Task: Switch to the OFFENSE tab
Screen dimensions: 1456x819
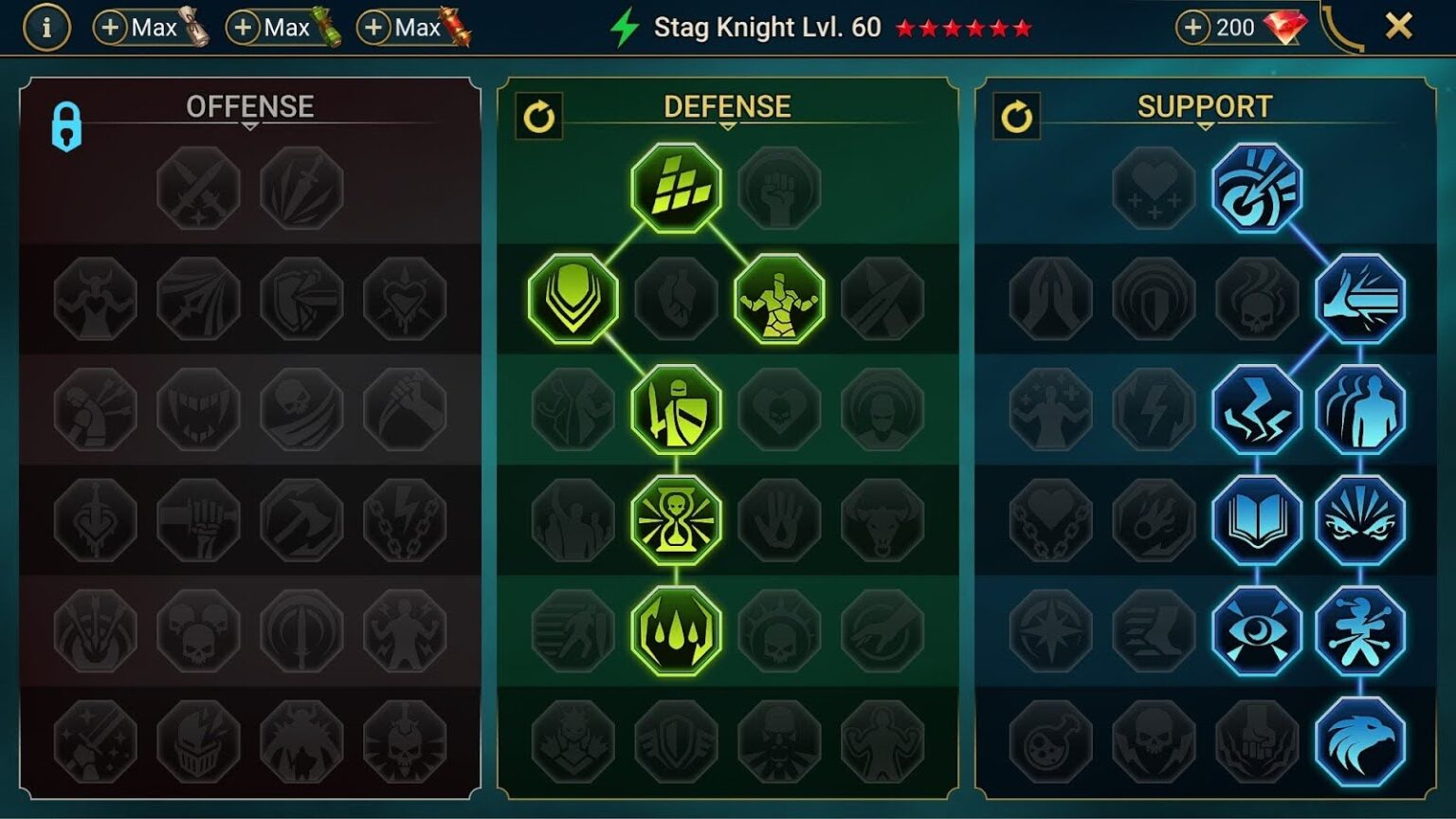Action: (x=250, y=106)
